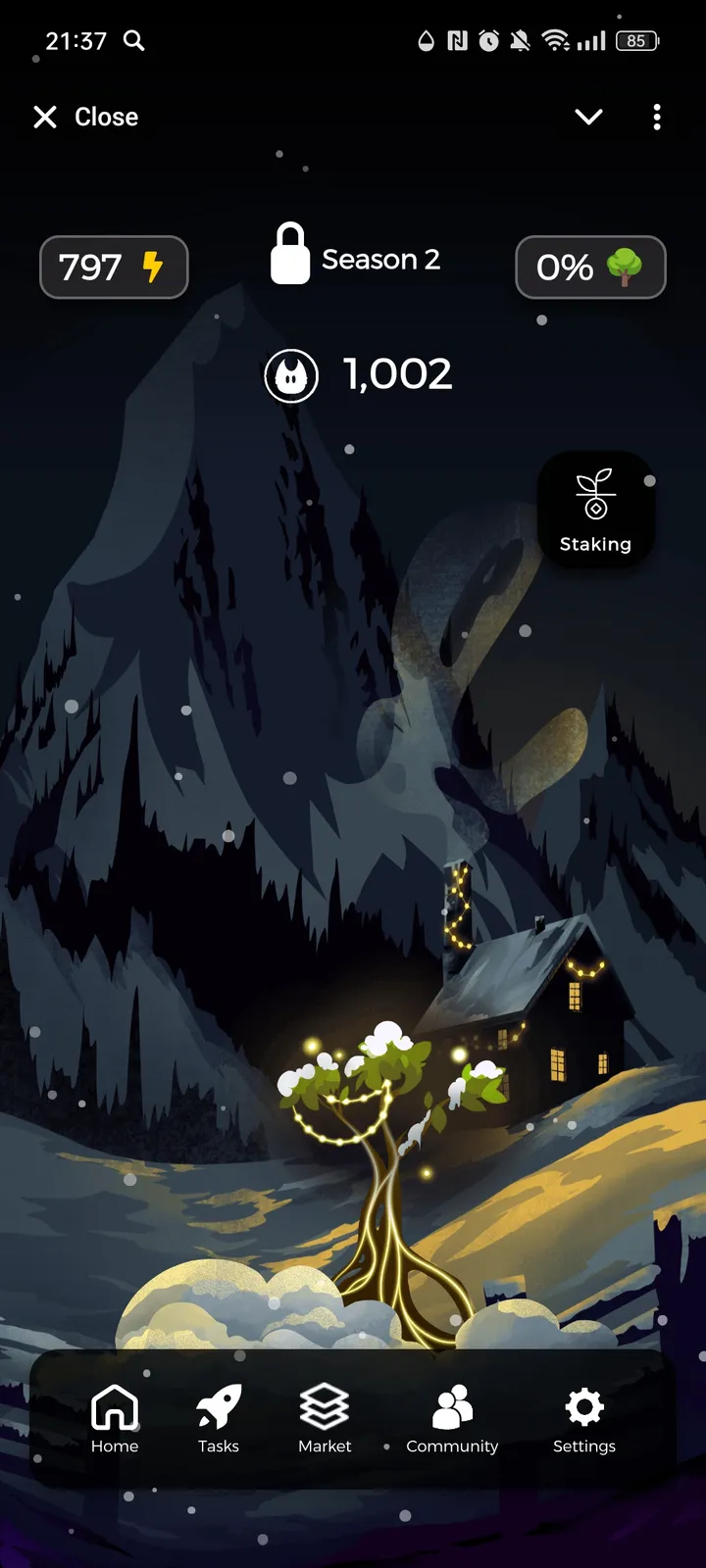Collapse the app with the down chevron
The image size is (706, 1568).
click(x=588, y=118)
